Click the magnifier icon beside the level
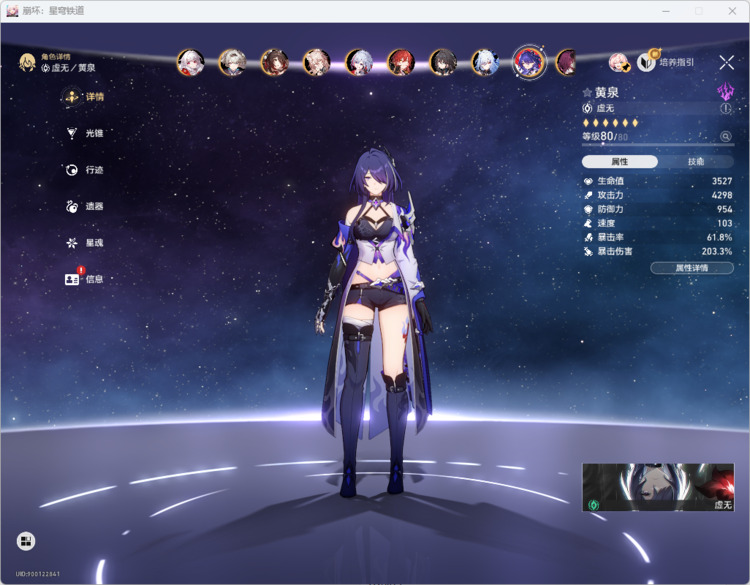750x585 pixels. coord(726,136)
